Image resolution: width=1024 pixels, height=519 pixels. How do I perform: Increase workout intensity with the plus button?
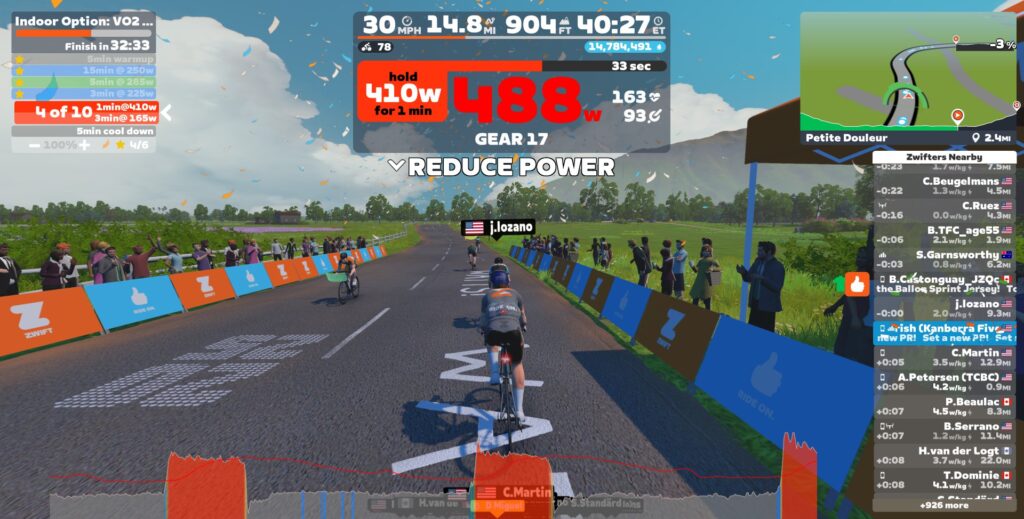[84, 145]
